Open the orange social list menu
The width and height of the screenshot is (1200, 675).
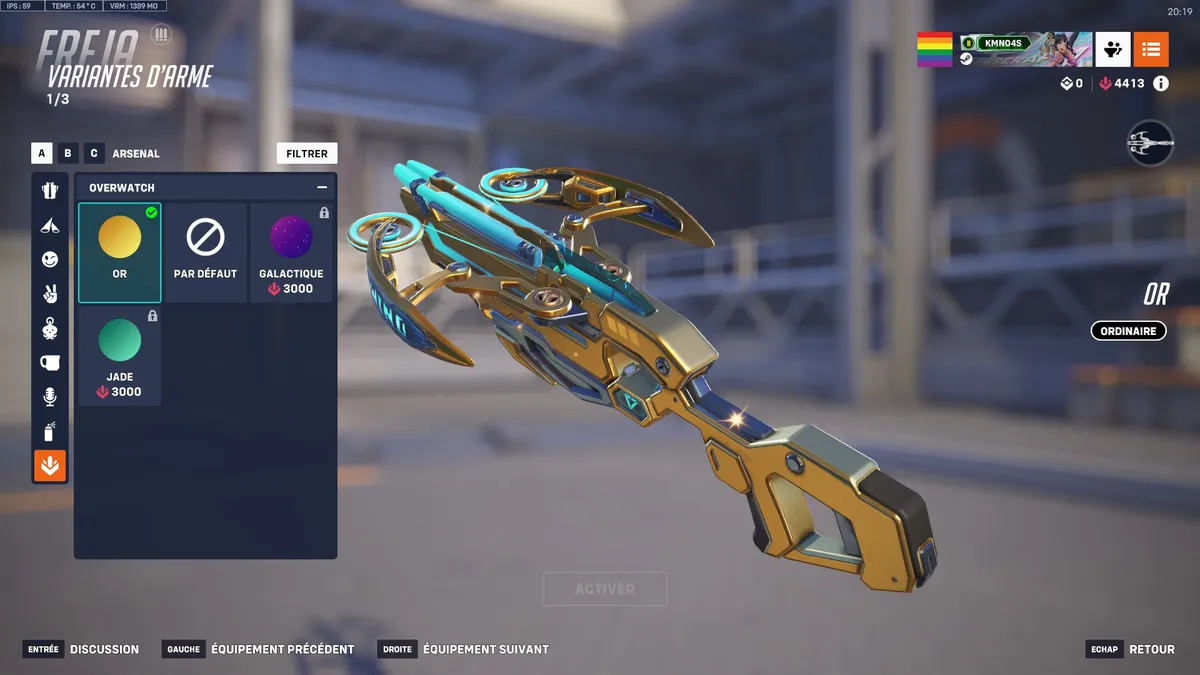[x=1151, y=49]
